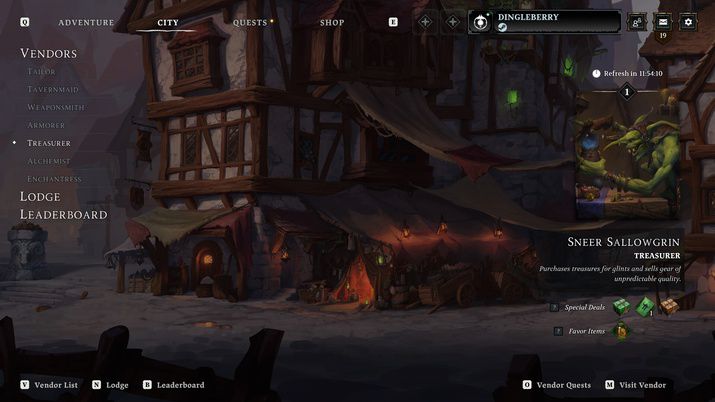
Task: Select the Favor Items potion icon
Action: coord(620,331)
